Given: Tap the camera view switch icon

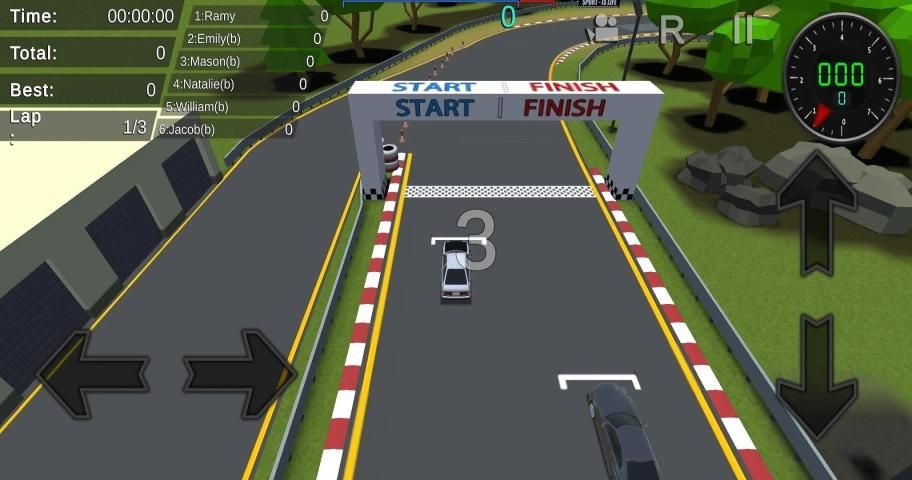Looking at the screenshot, I should pos(605,29).
